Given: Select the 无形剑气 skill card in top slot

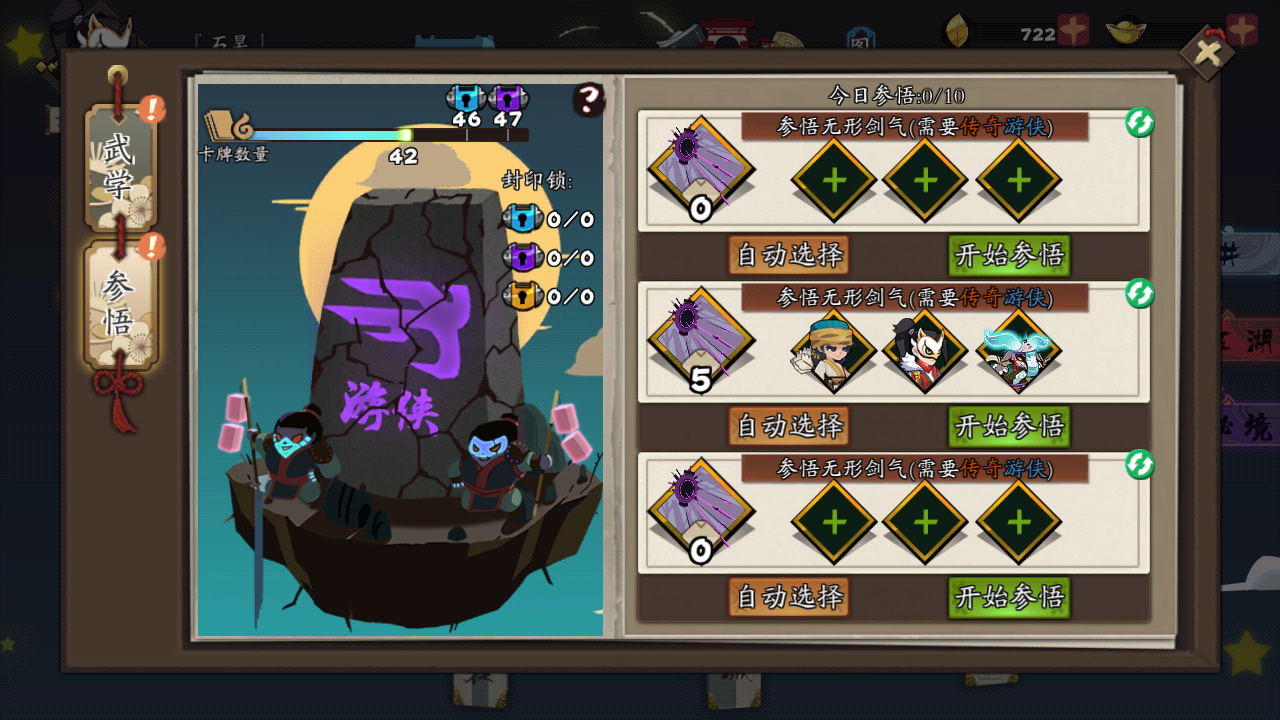Looking at the screenshot, I should coord(700,170).
